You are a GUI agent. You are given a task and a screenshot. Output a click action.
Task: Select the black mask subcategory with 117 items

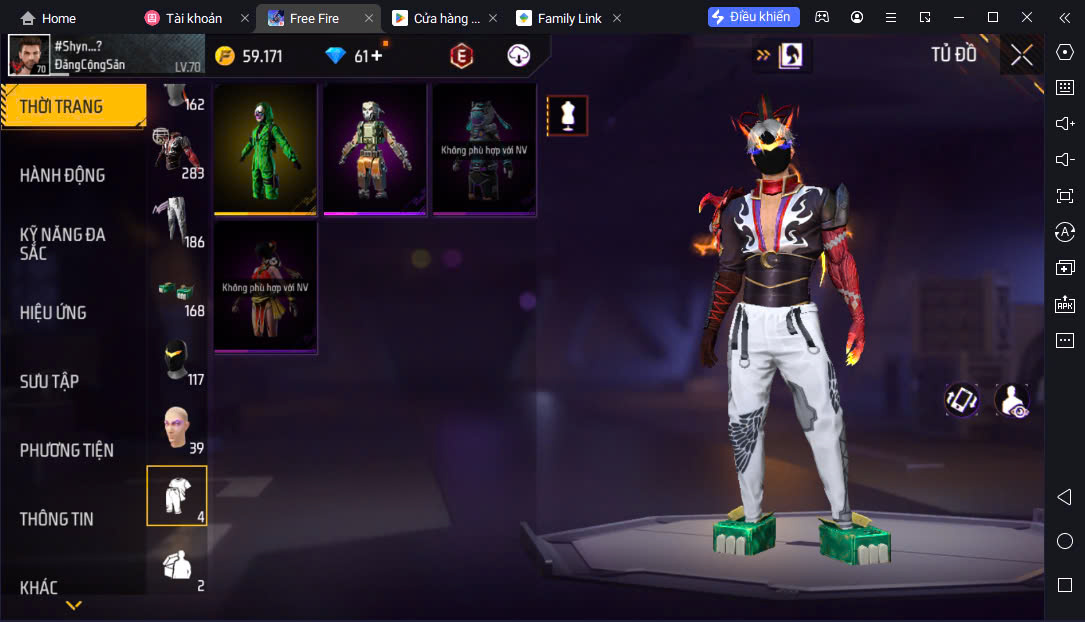coord(177,361)
